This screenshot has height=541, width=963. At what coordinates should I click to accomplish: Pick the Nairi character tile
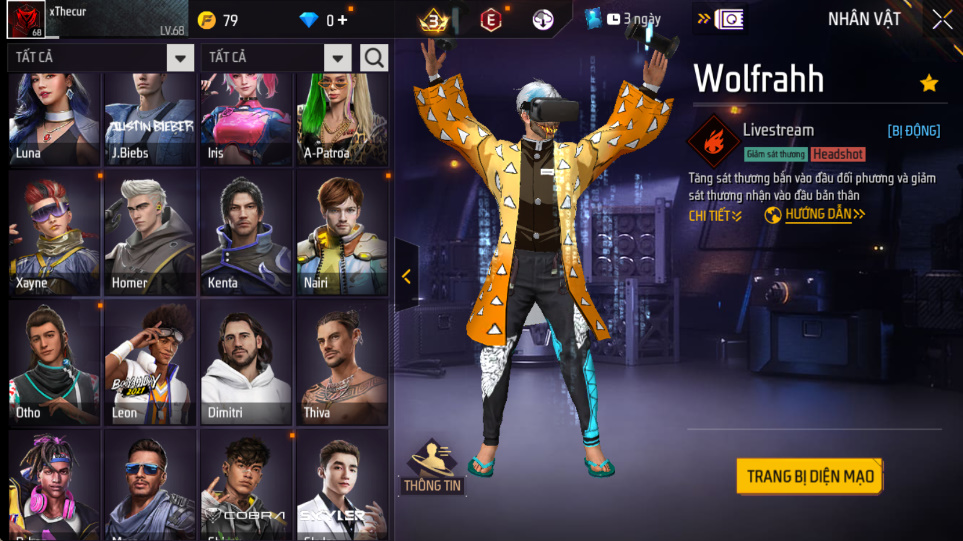[x=341, y=234]
